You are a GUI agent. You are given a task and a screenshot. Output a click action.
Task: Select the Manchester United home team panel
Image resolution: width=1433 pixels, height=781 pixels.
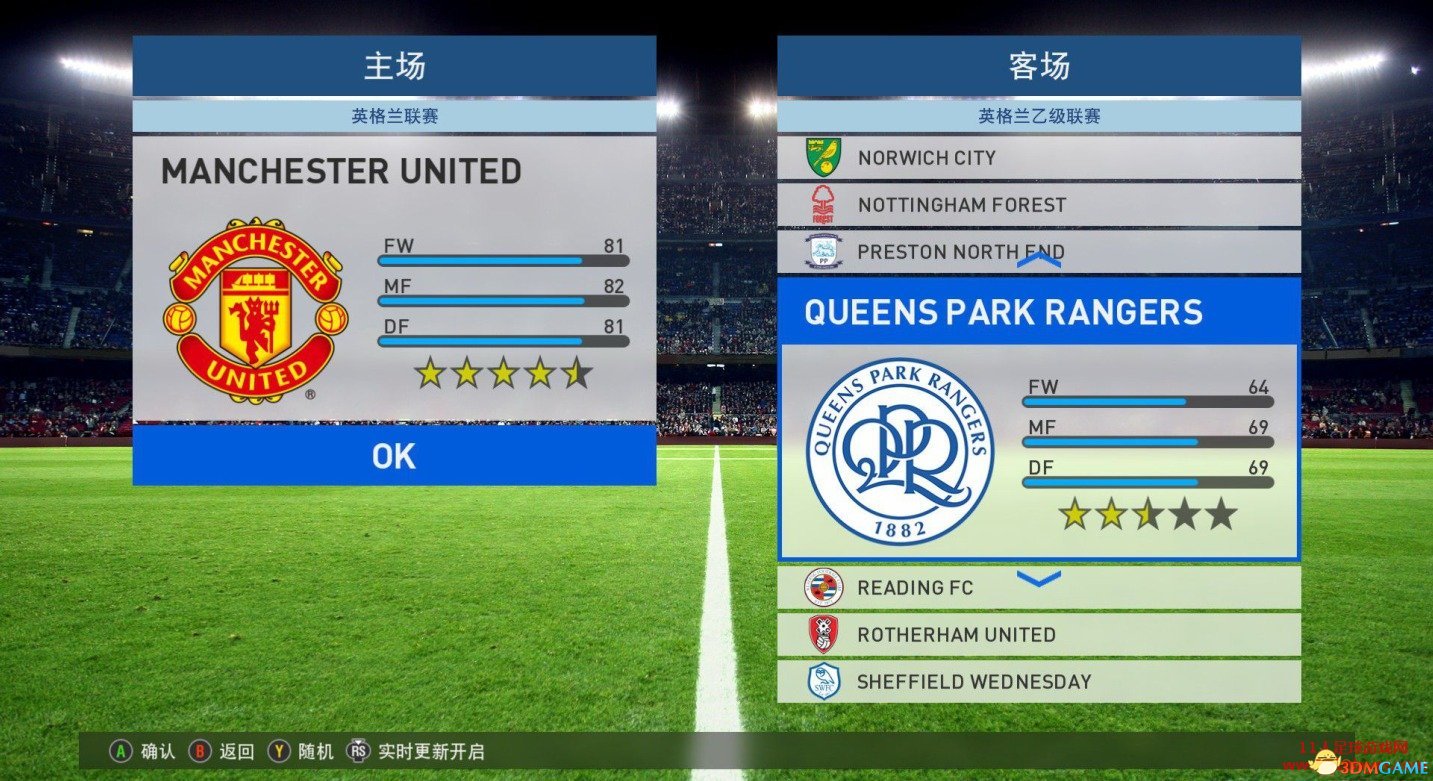coord(394,280)
